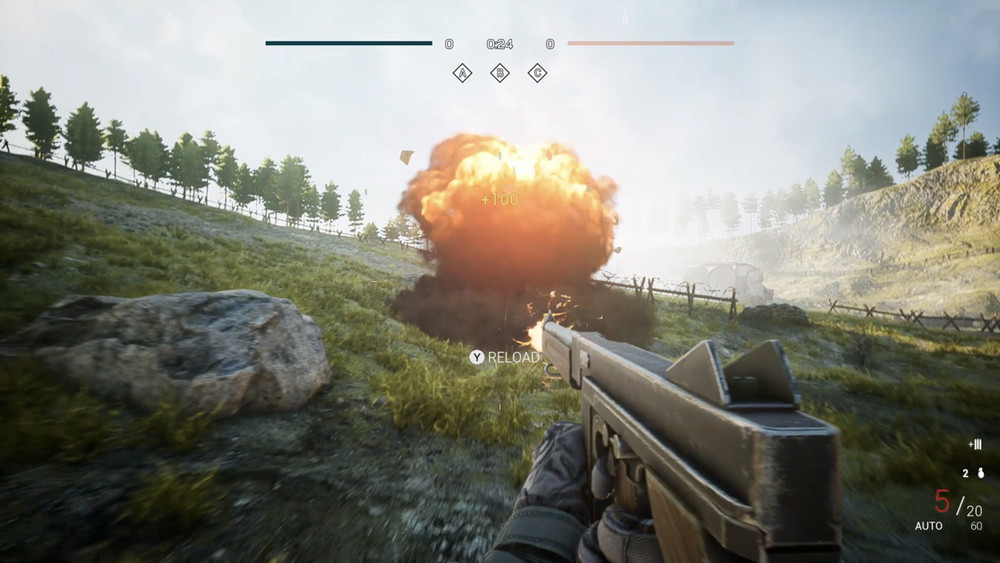Click the grenade icon
Viewport: 1000px width, 563px height.
(980, 473)
